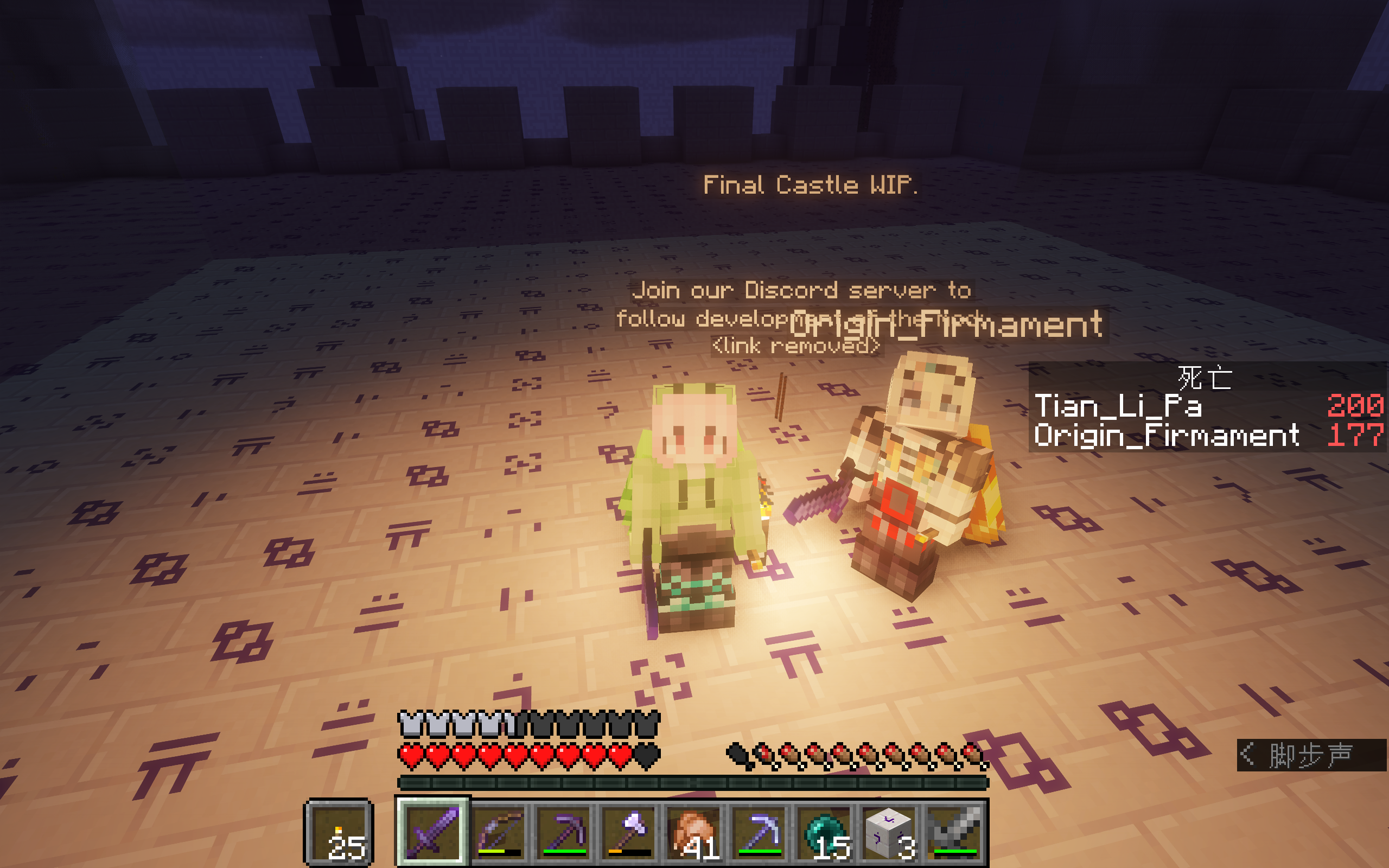Image resolution: width=1389 pixels, height=868 pixels.
Task: Switch to the light-bladed pickaxe slot
Action: [x=759, y=831]
